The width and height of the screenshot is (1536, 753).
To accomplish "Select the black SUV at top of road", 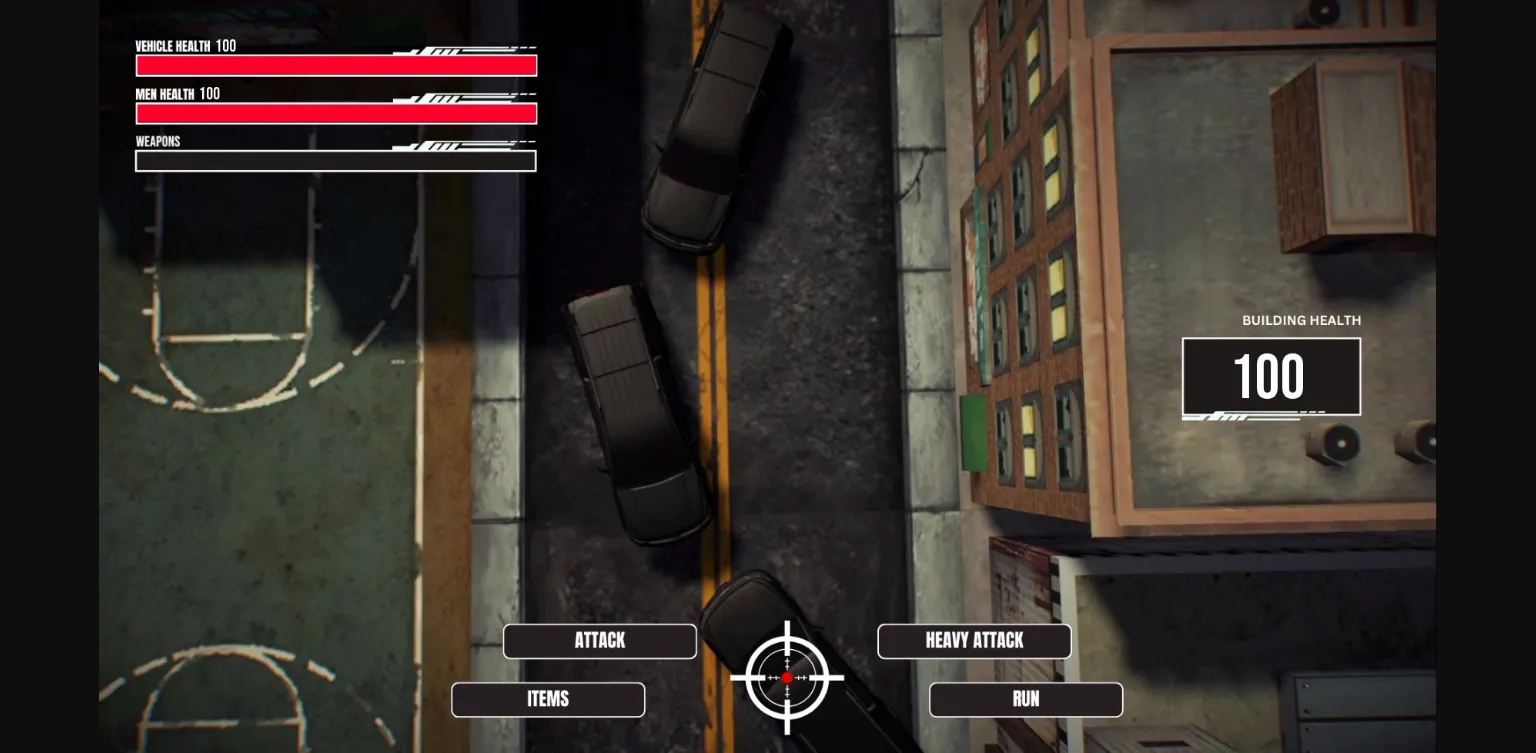I will [x=713, y=120].
